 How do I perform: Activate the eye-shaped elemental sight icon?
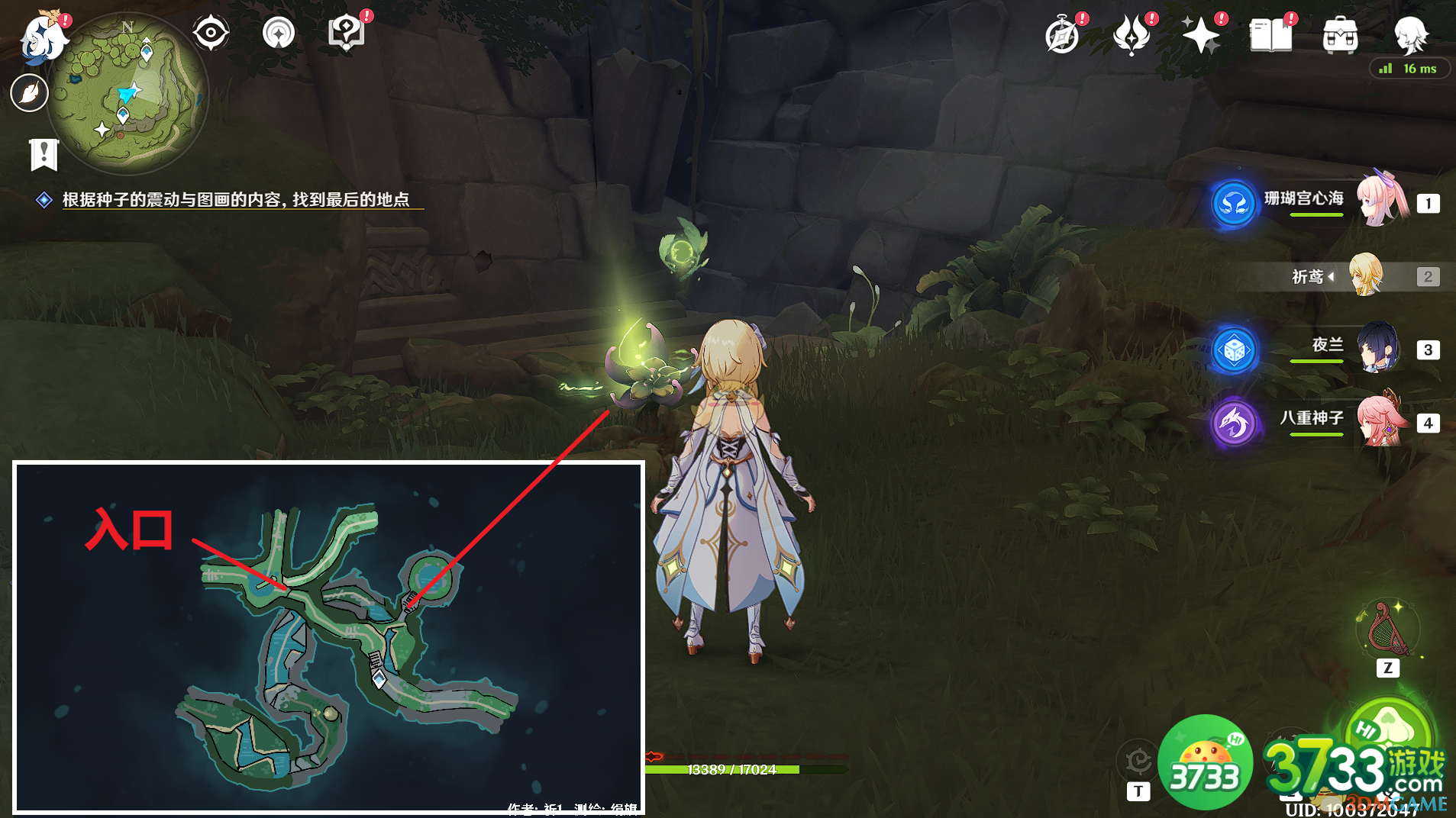click(x=211, y=34)
